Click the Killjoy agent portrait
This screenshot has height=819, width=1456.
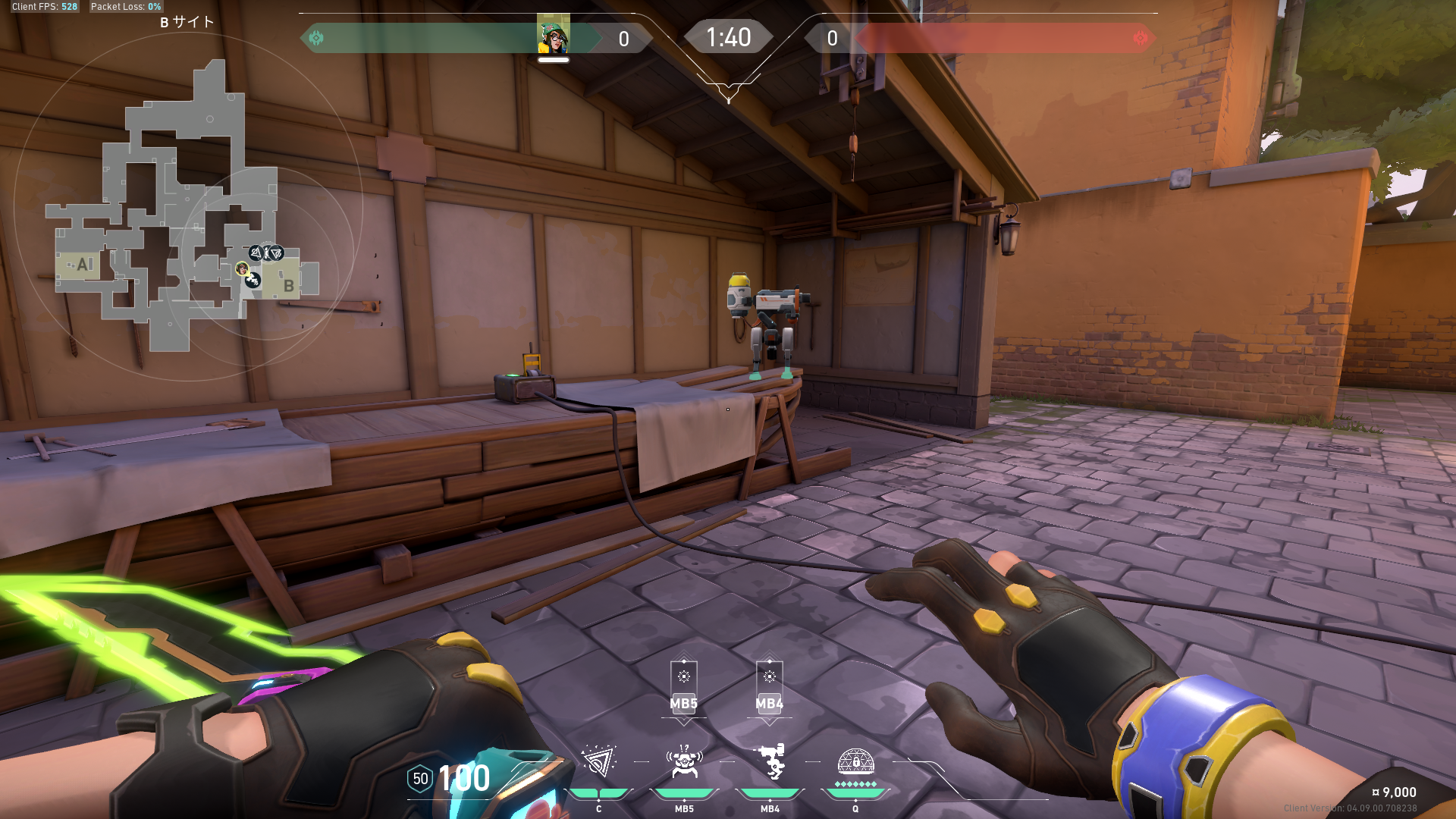pos(554,35)
